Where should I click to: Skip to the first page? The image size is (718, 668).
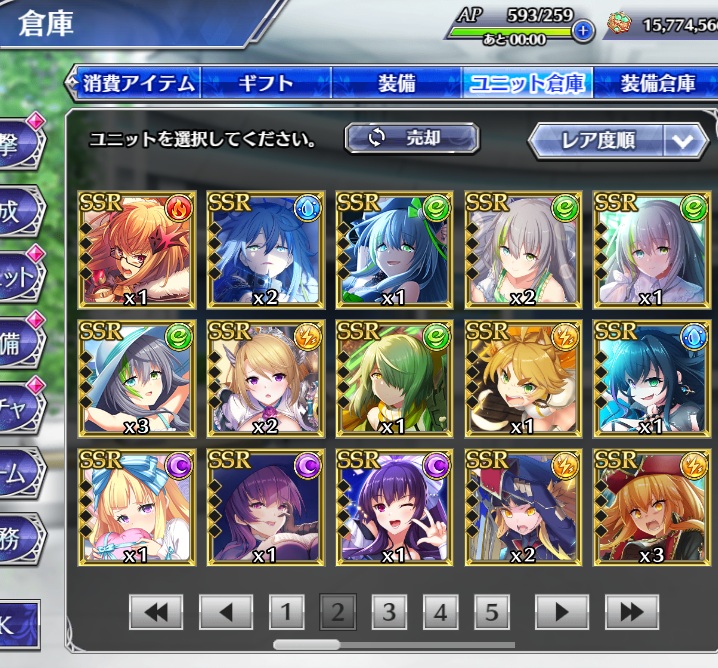coord(156,612)
